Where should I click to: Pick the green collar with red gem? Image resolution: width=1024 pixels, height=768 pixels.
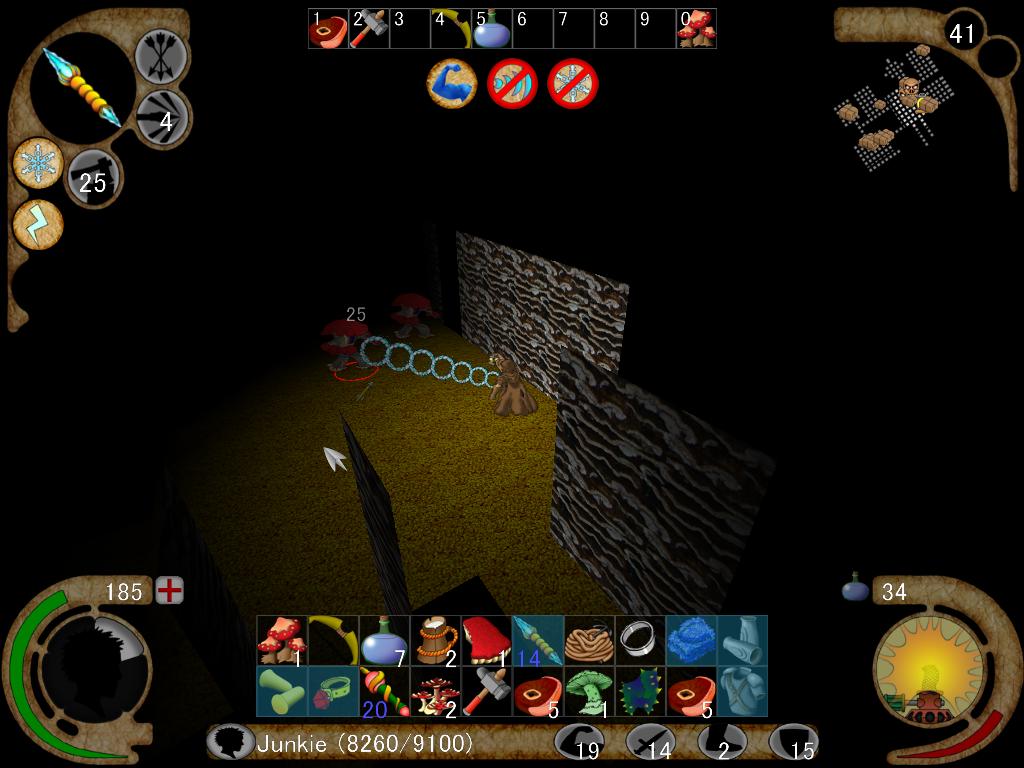[x=333, y=691]
